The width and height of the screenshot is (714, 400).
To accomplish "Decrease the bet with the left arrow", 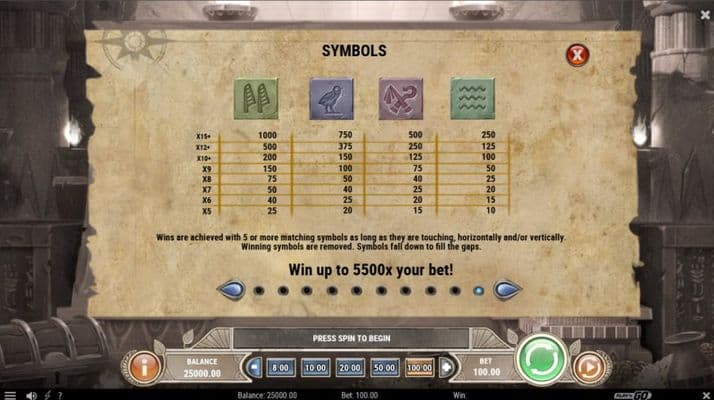I will (x=255, y=368).
